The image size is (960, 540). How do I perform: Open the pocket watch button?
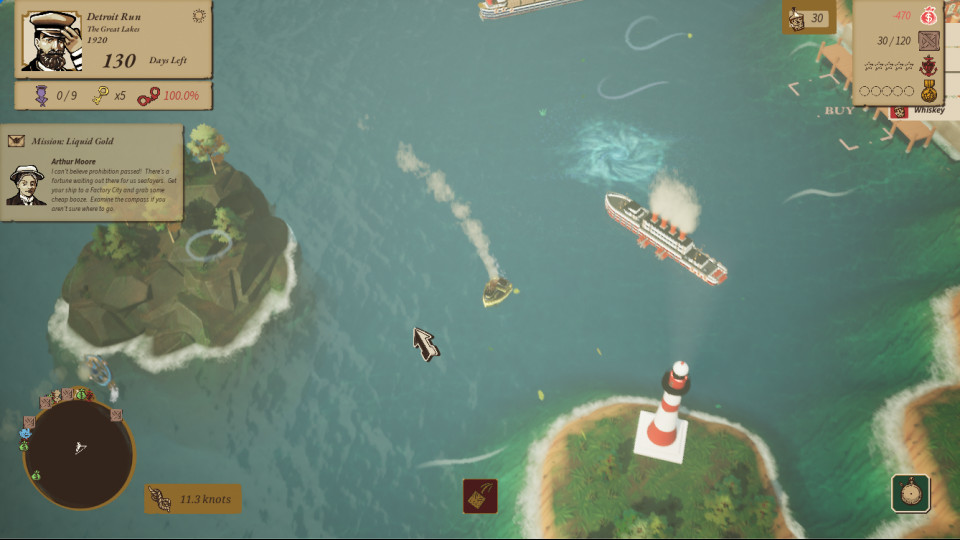coord(910,493)
